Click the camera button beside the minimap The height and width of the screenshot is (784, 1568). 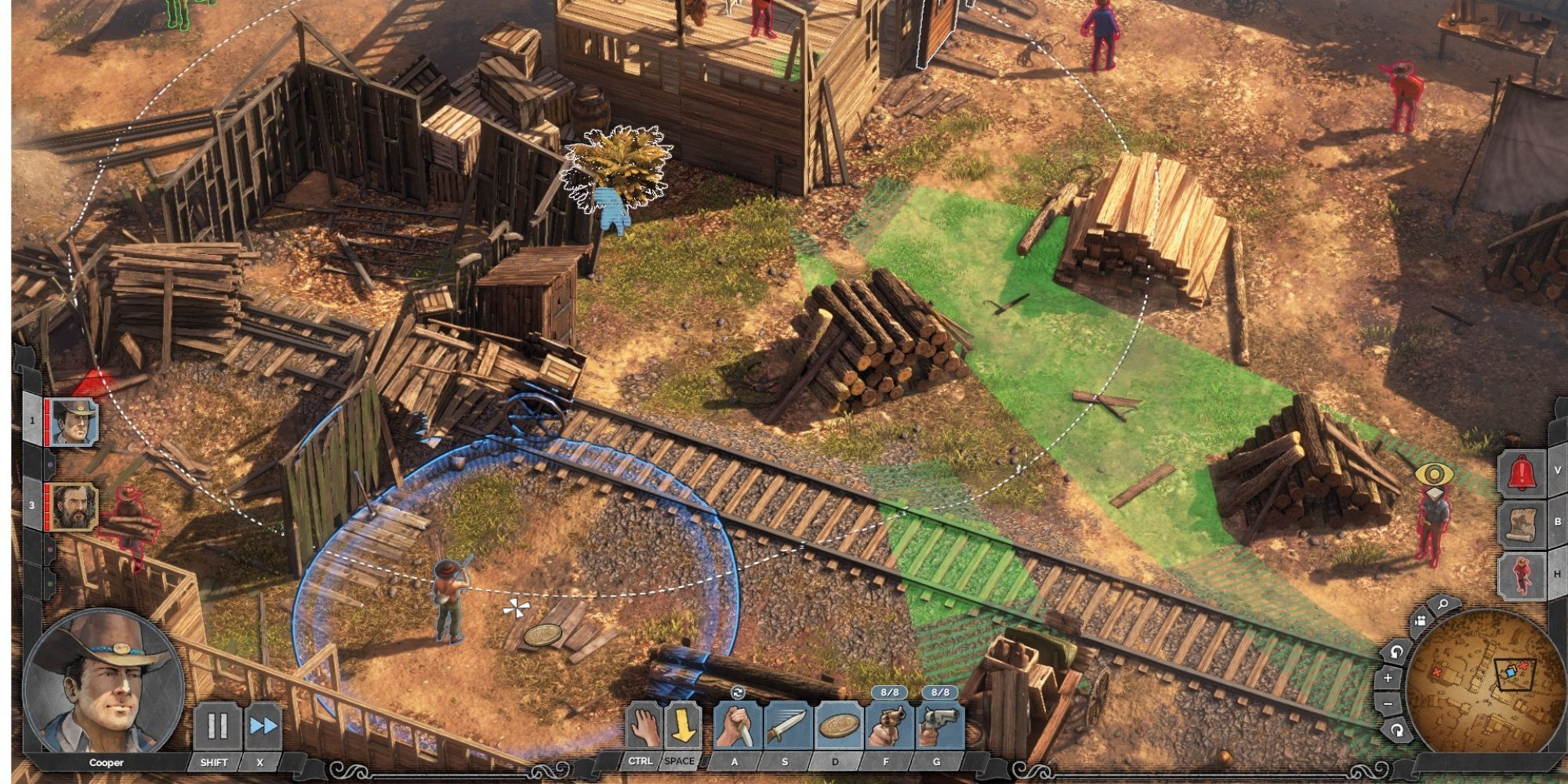coord(1420,622)
